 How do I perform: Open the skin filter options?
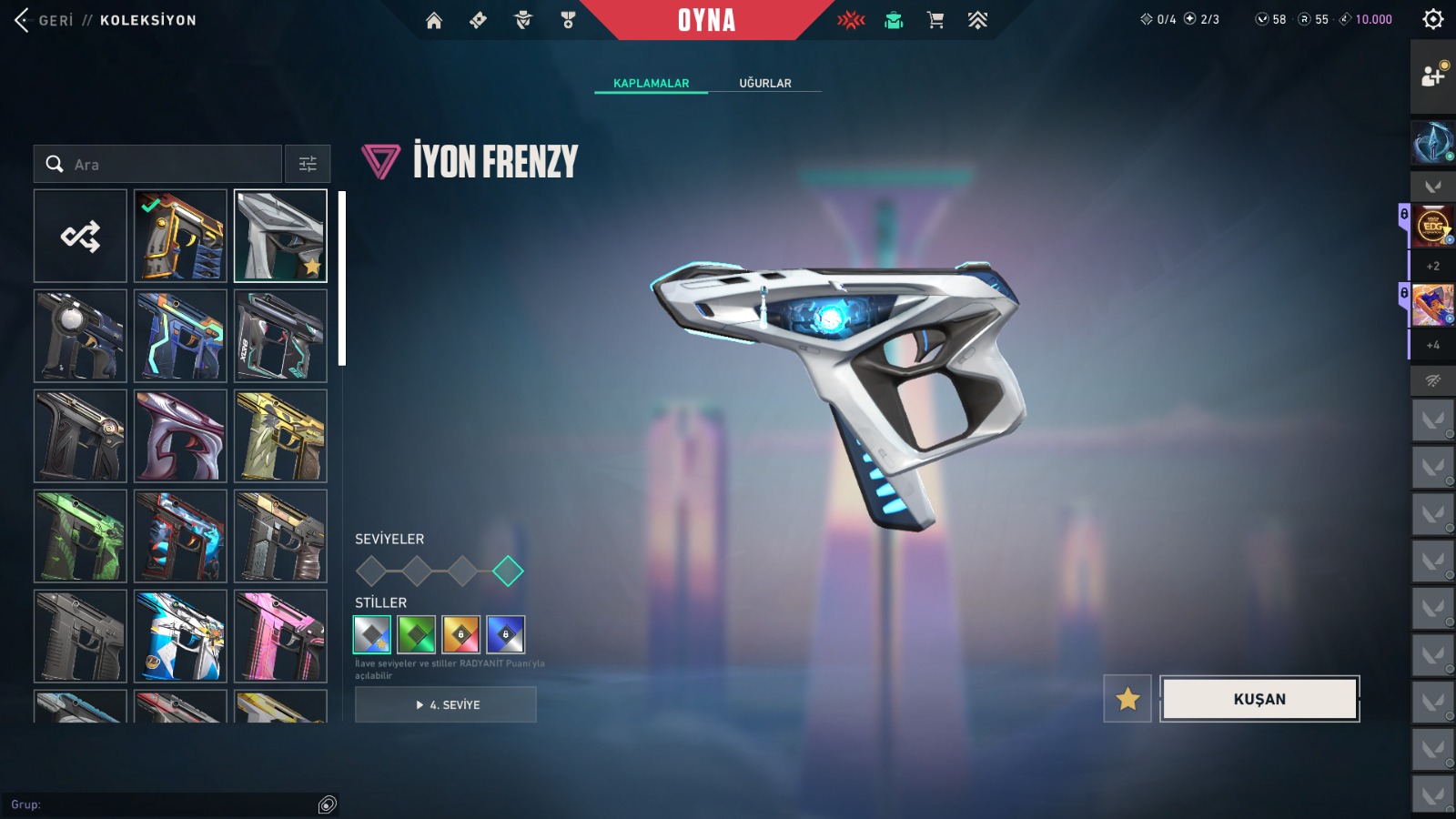tap(308, 165)
